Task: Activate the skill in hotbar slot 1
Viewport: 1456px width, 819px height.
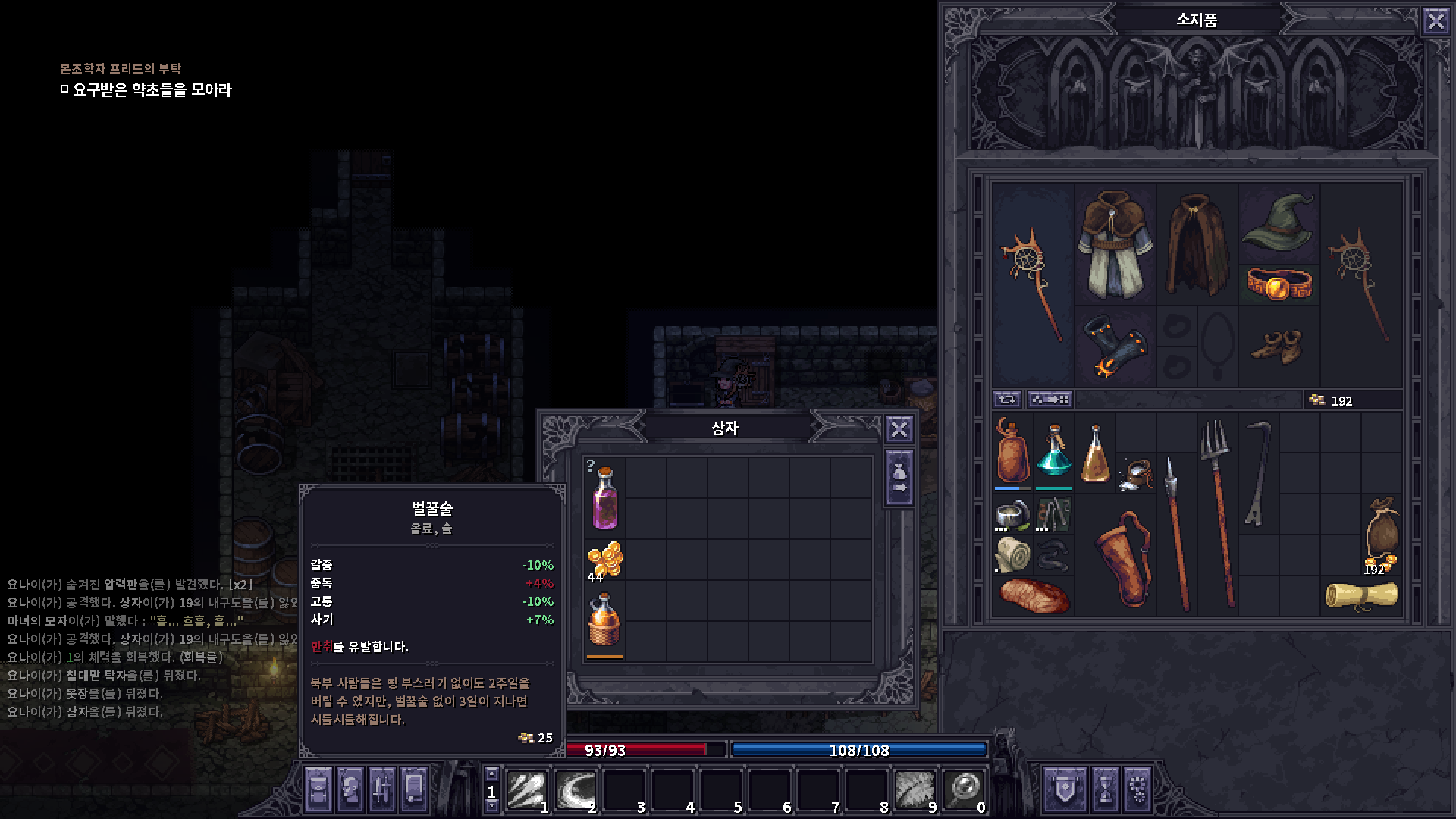Action: 527,790
